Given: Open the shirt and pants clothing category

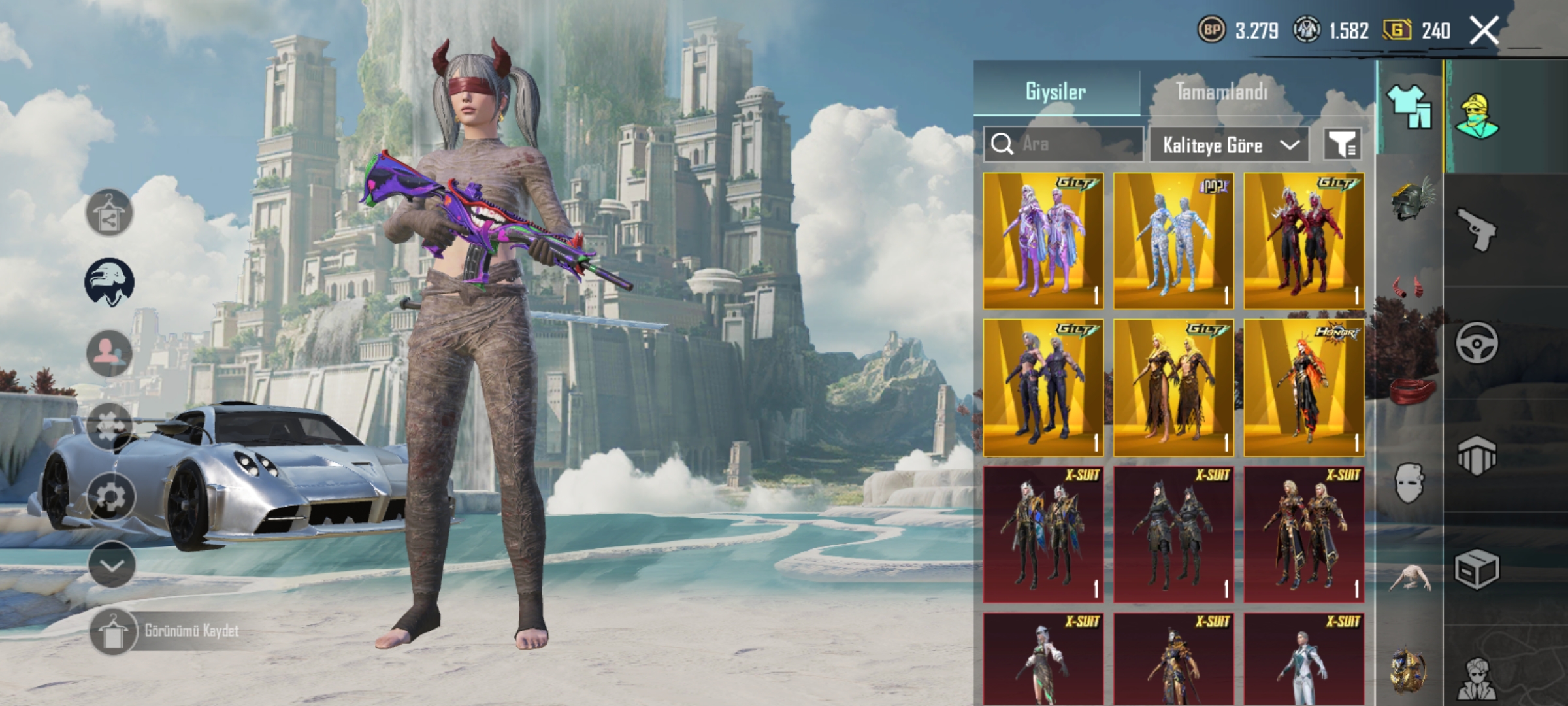Looking at the screenshot, I should pyautogui.click(x=1409, y=106).
